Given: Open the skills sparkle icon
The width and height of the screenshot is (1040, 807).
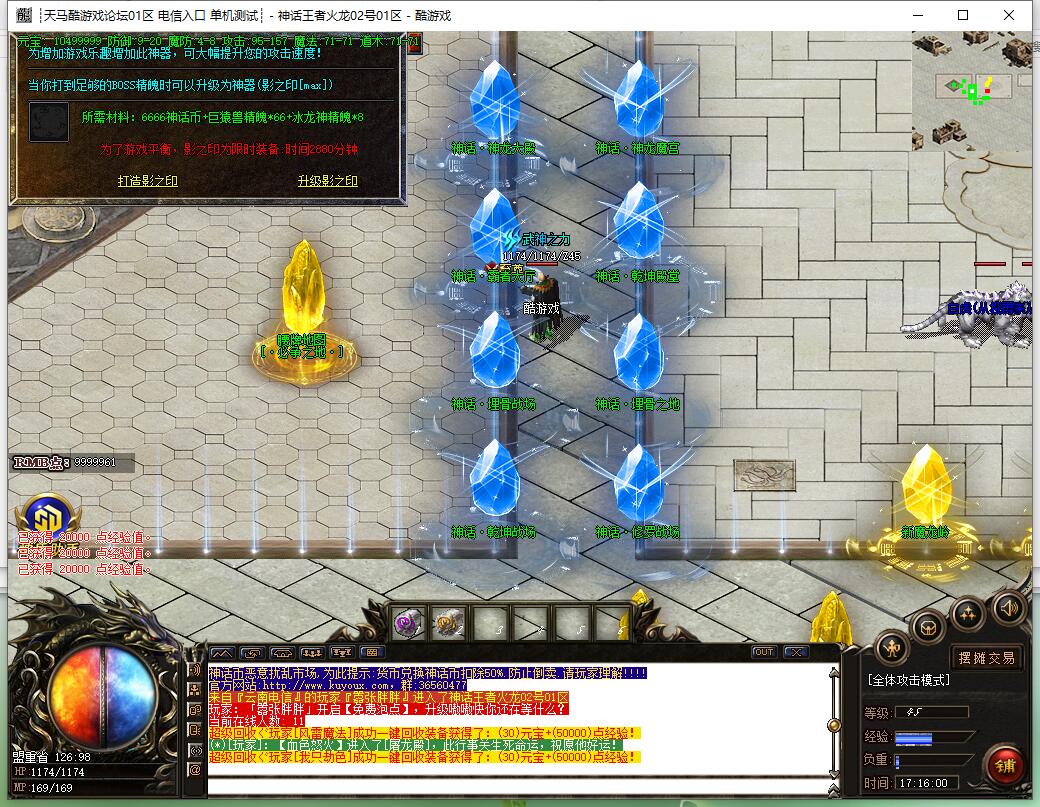Looking at the screenshot, I should click(968, 612).
